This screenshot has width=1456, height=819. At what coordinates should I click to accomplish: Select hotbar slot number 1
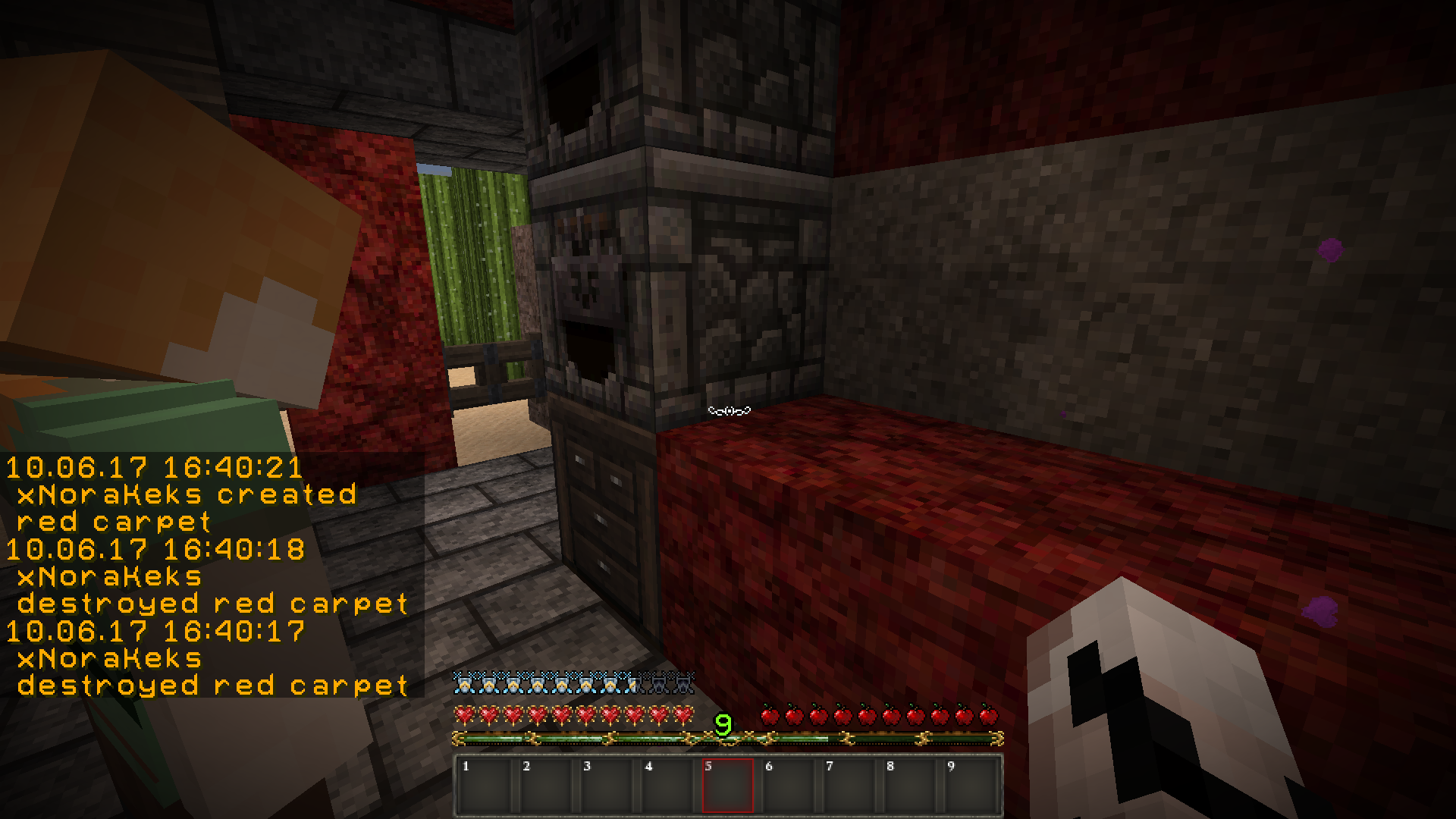[x=485, y=786]
